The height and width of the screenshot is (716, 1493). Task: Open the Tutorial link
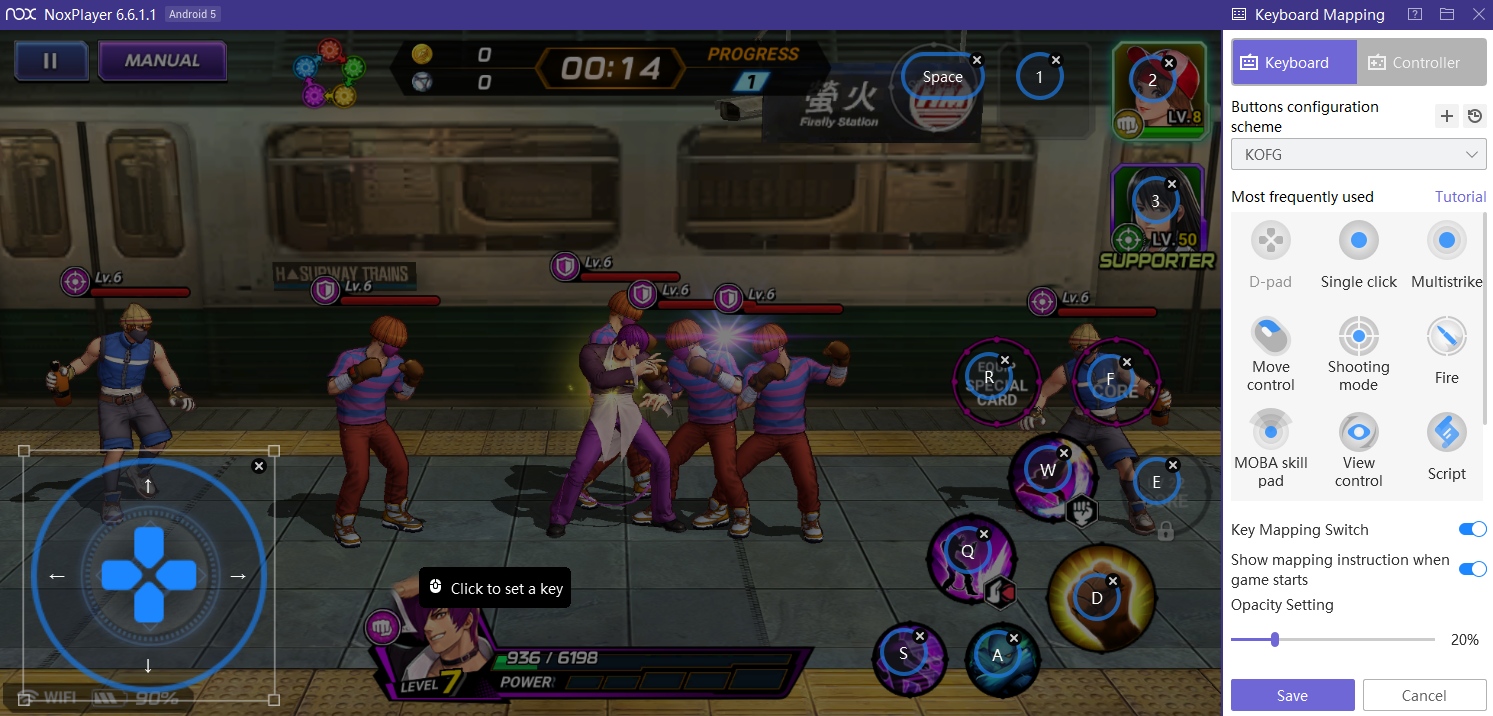point(1460,196)
